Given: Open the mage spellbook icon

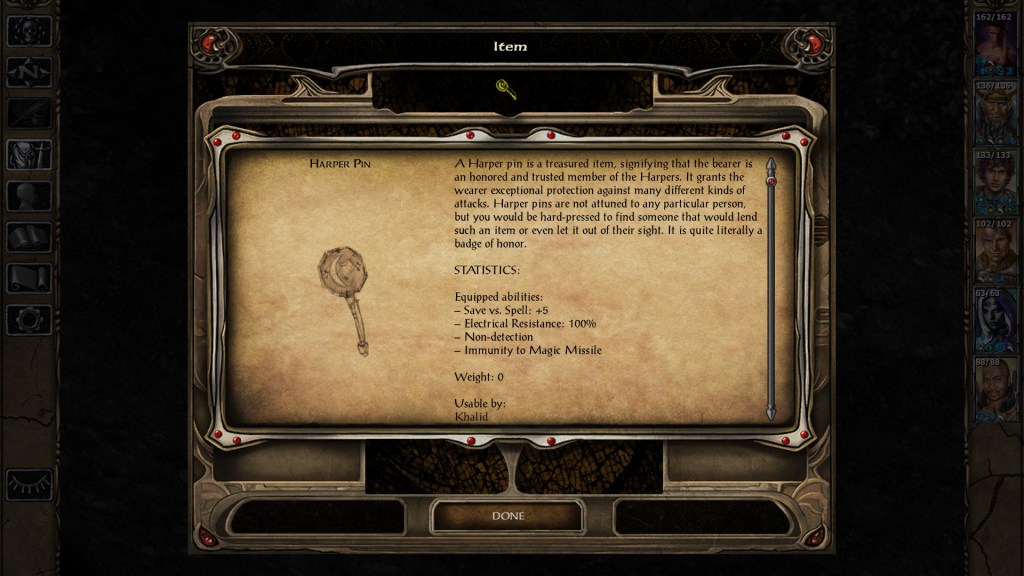Looking at the screenshot, I should pos(29,237).
